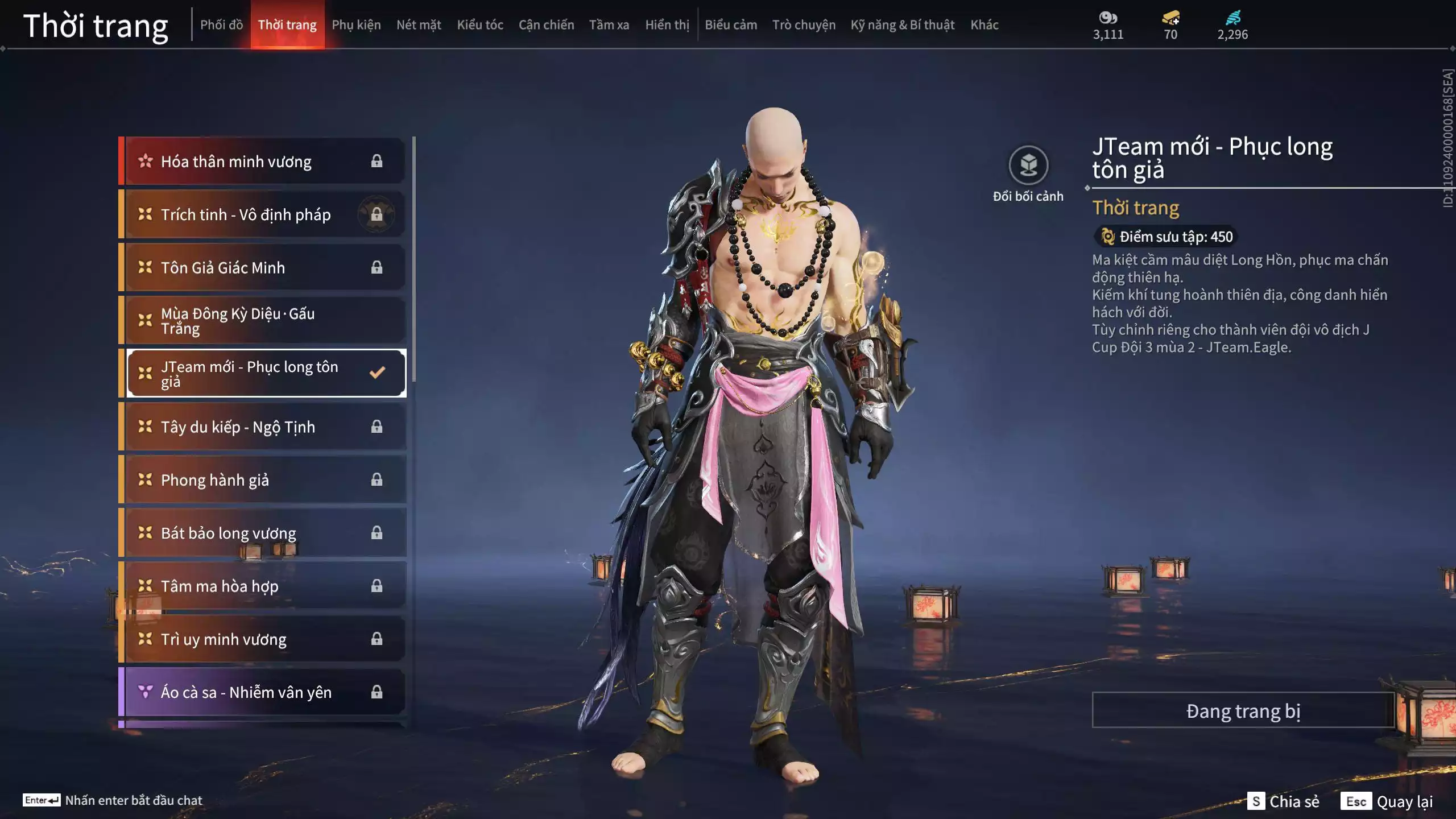
Task: Show the Biểu cảm tab
Action: click(731, 25)
